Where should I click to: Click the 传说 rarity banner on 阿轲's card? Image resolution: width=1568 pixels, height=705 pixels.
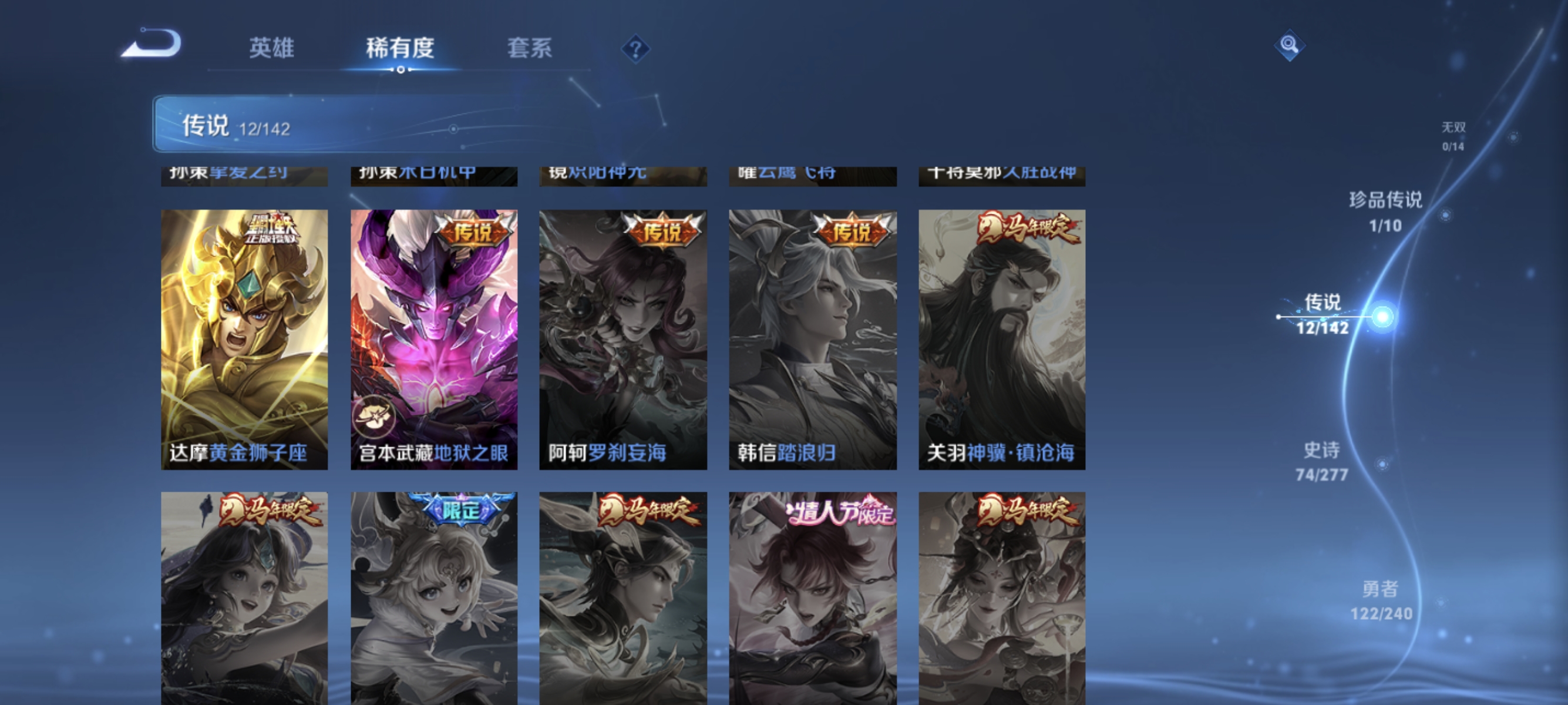pos(662,231)
